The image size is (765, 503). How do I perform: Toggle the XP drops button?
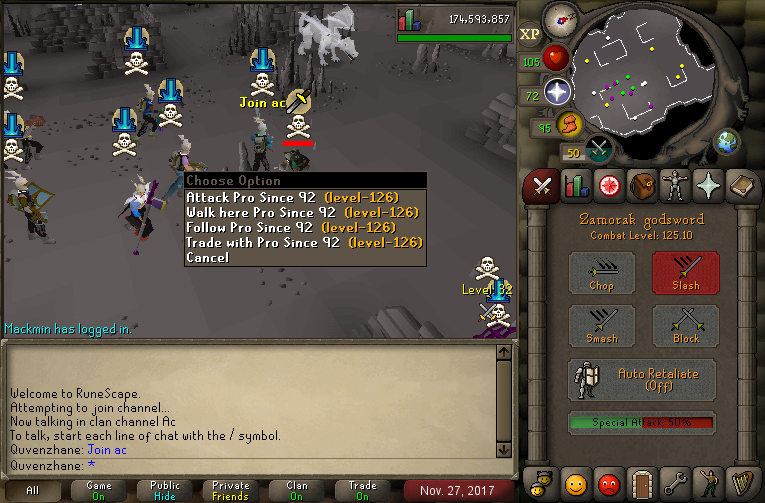click(530, 34)
